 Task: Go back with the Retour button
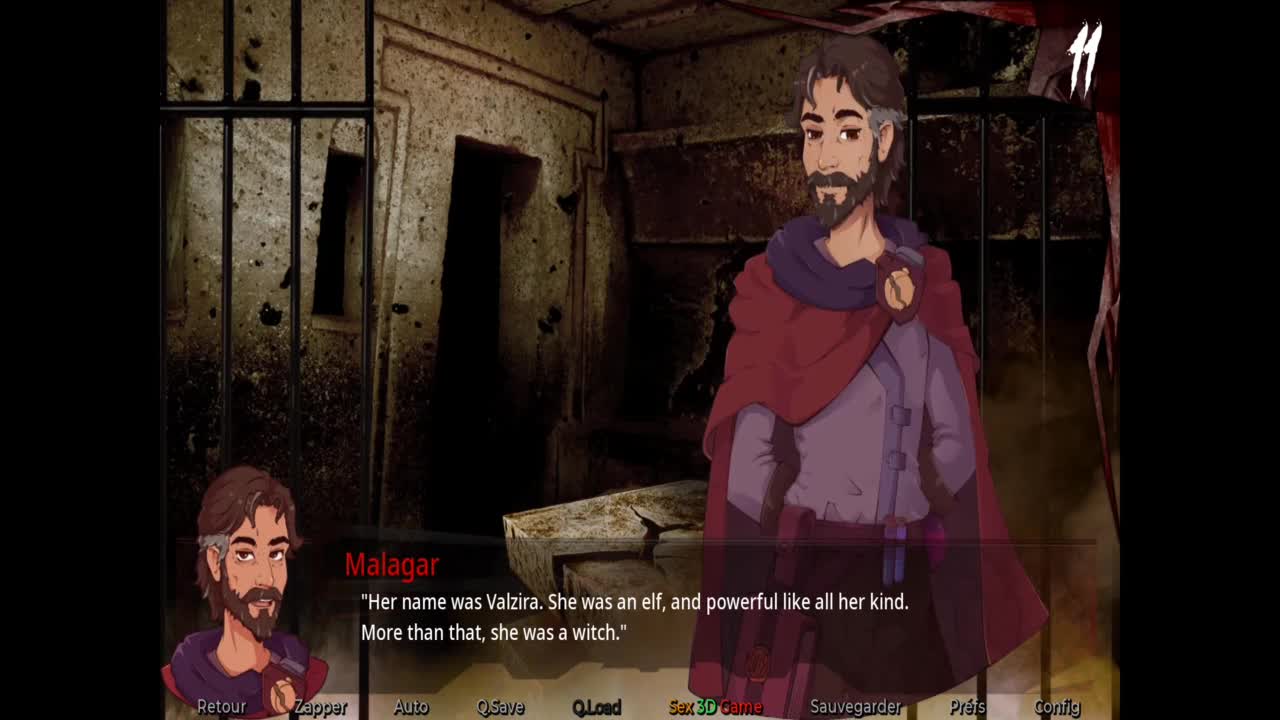(x=221, y=707)
